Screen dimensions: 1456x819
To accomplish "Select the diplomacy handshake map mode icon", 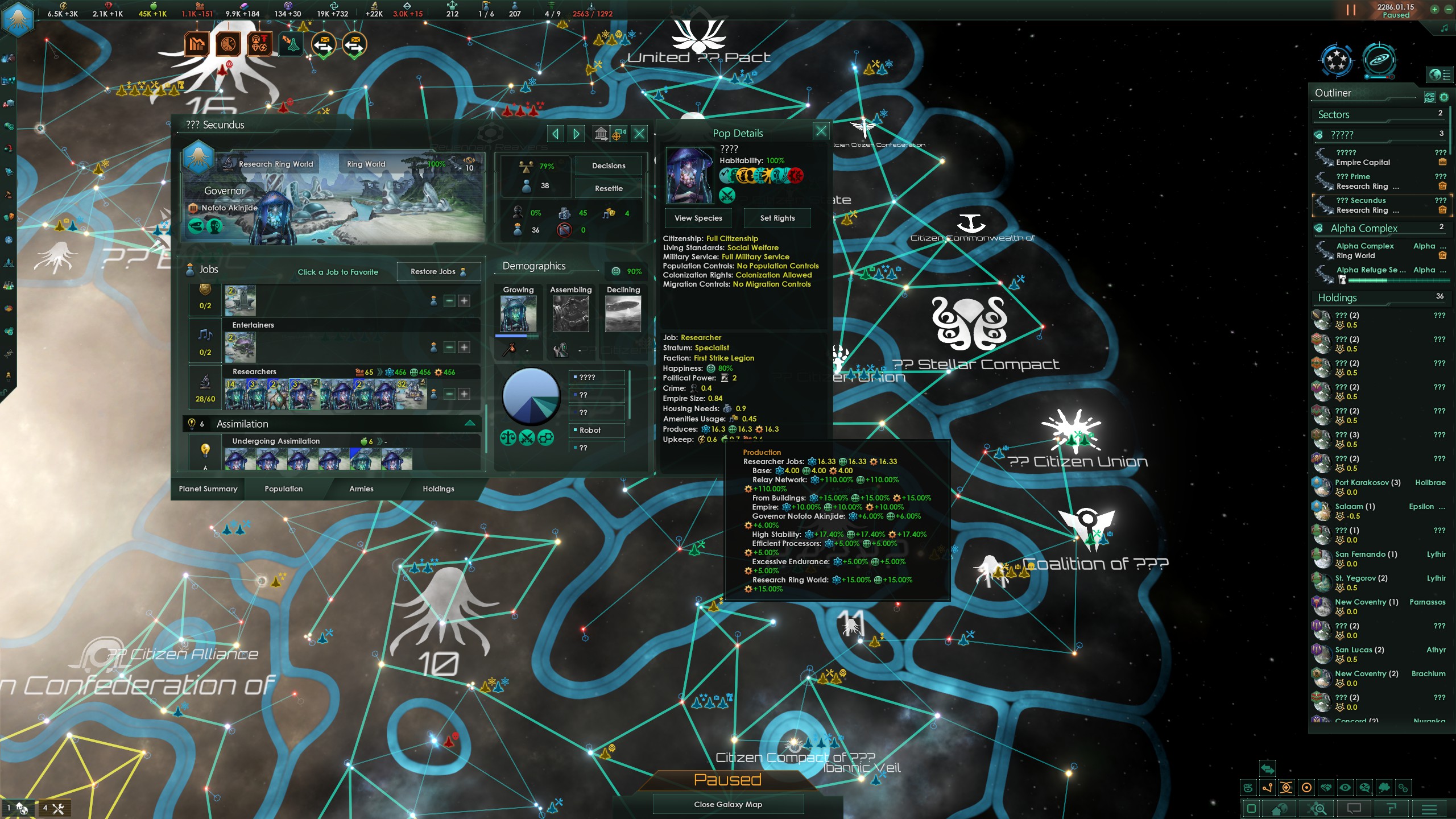I will coord(1326,788).
